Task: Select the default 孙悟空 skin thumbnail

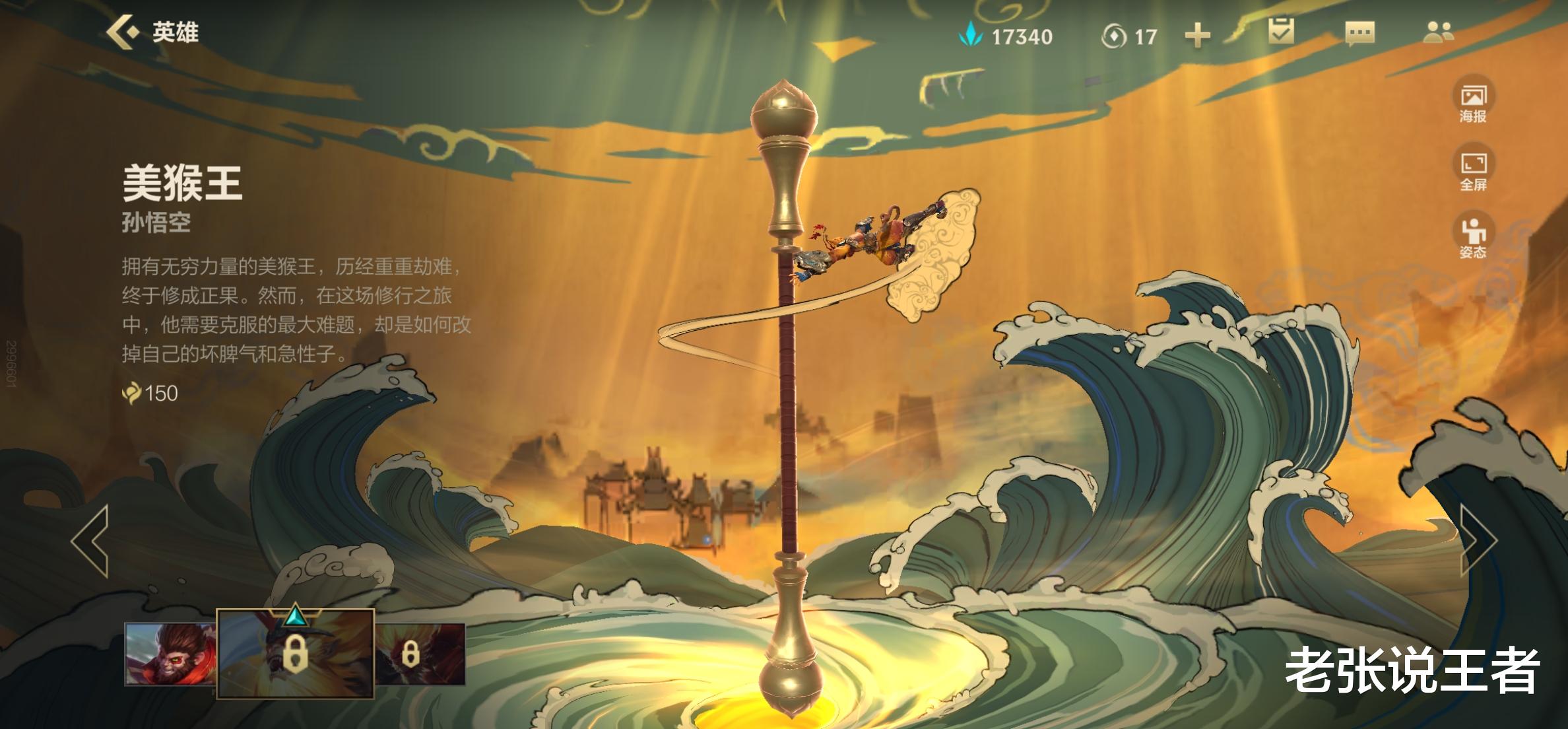Action: coord(170,654)
